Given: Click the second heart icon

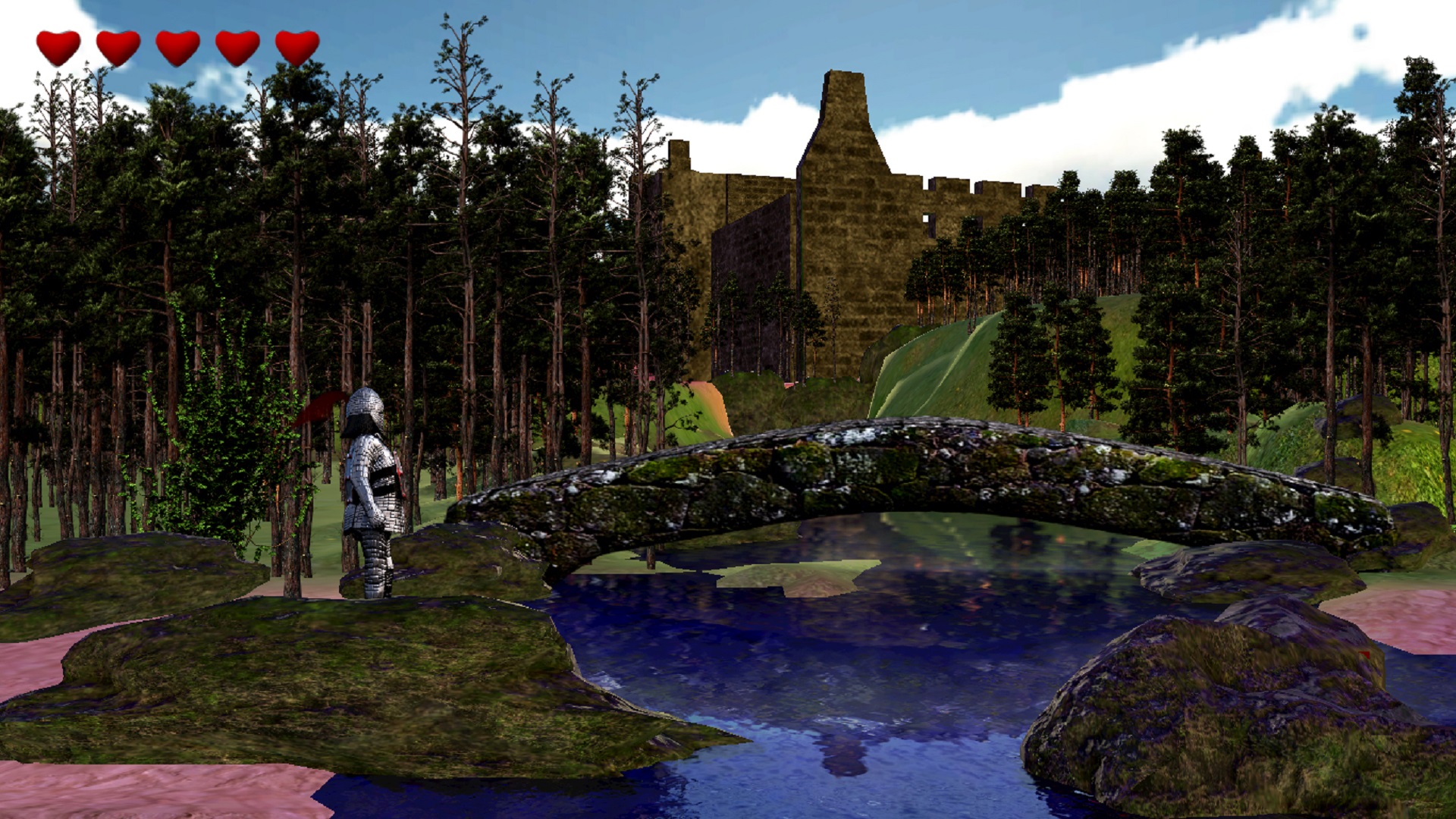Looking at the screenshot, I should [x=118, y=47].
